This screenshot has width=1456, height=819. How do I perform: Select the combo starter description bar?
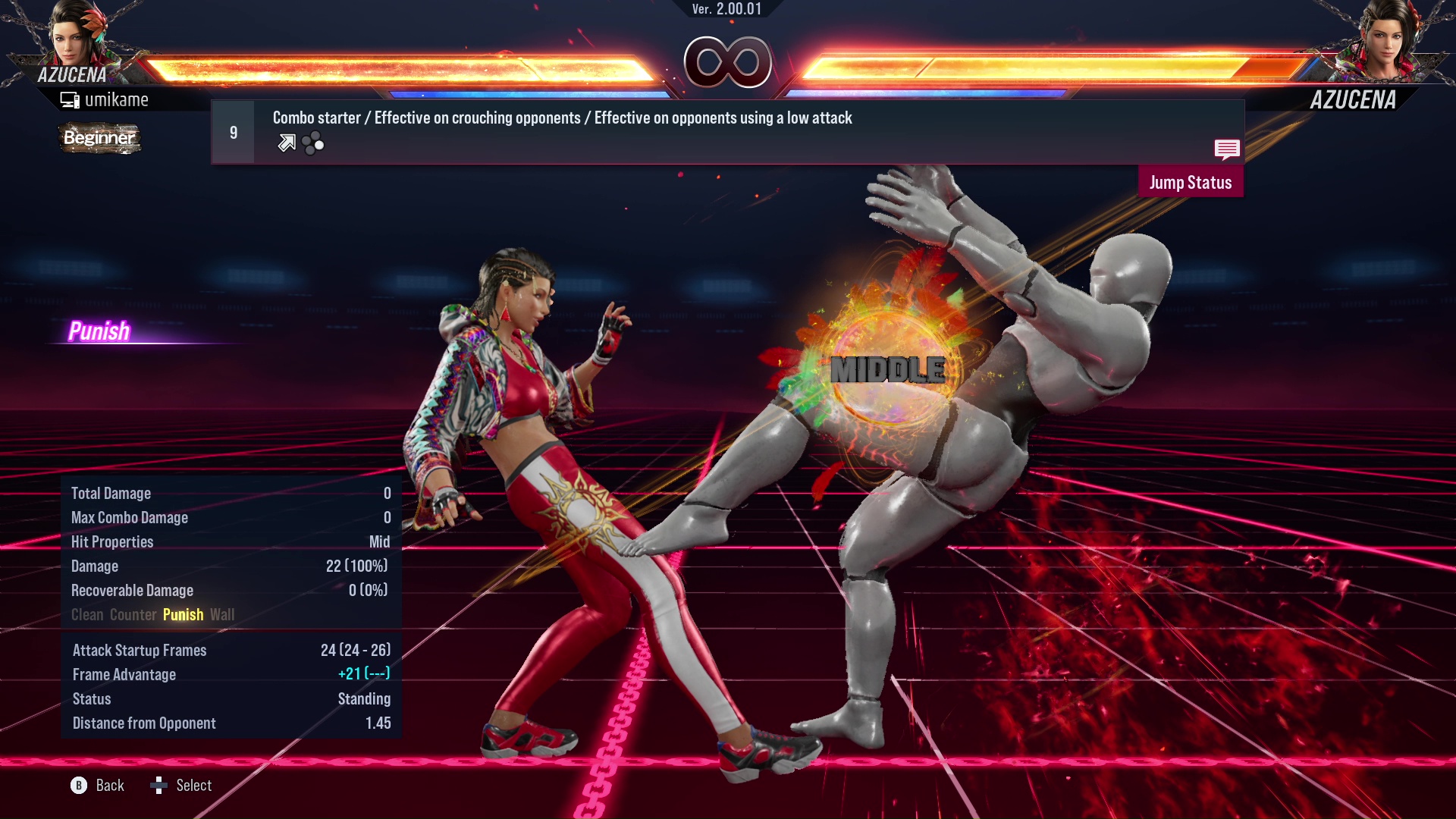561,118
